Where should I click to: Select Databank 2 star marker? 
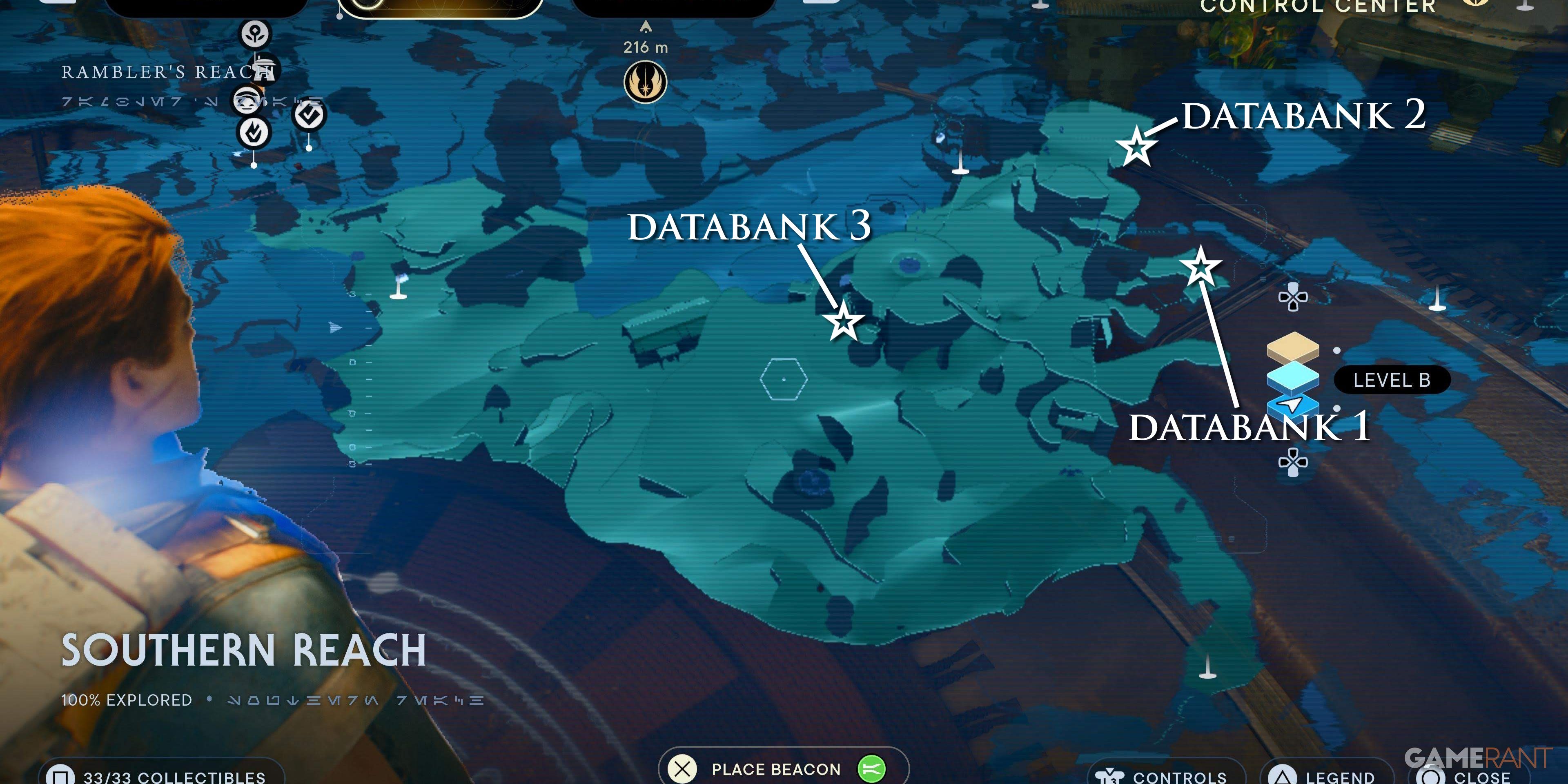tap(1136, 146)
